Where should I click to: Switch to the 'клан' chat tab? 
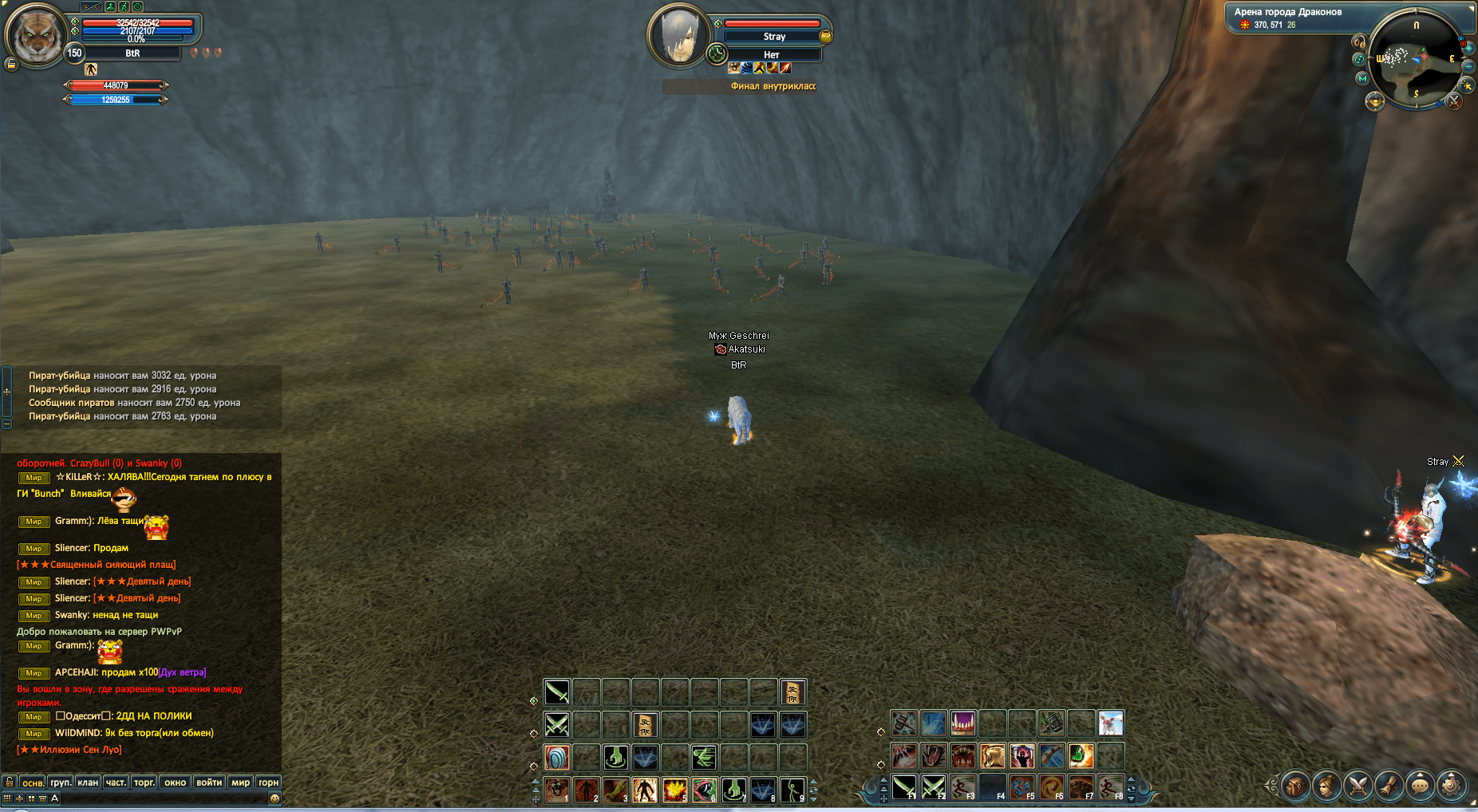coord(88,782)
